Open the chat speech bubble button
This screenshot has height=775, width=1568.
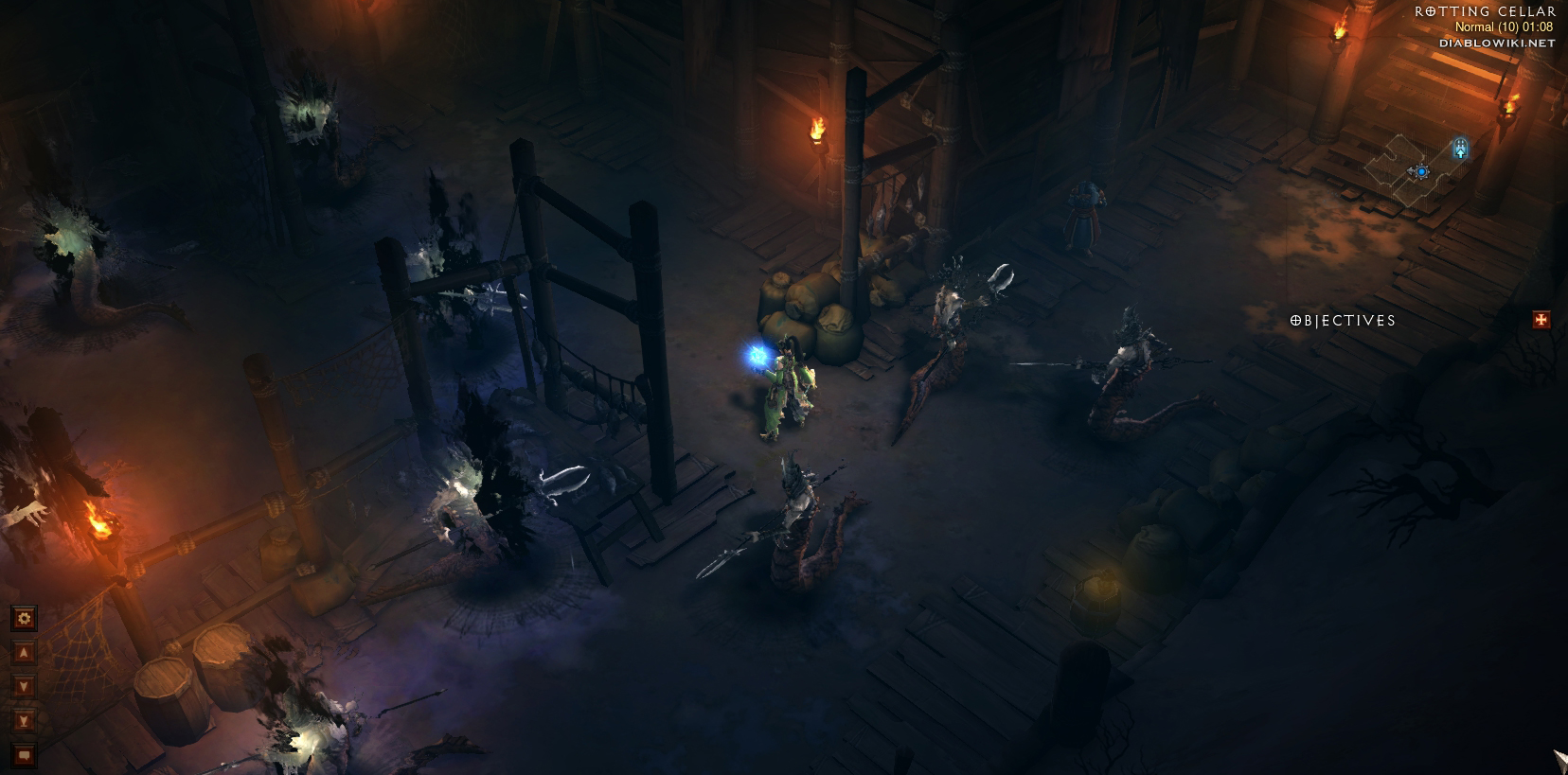tap(24, 755)
